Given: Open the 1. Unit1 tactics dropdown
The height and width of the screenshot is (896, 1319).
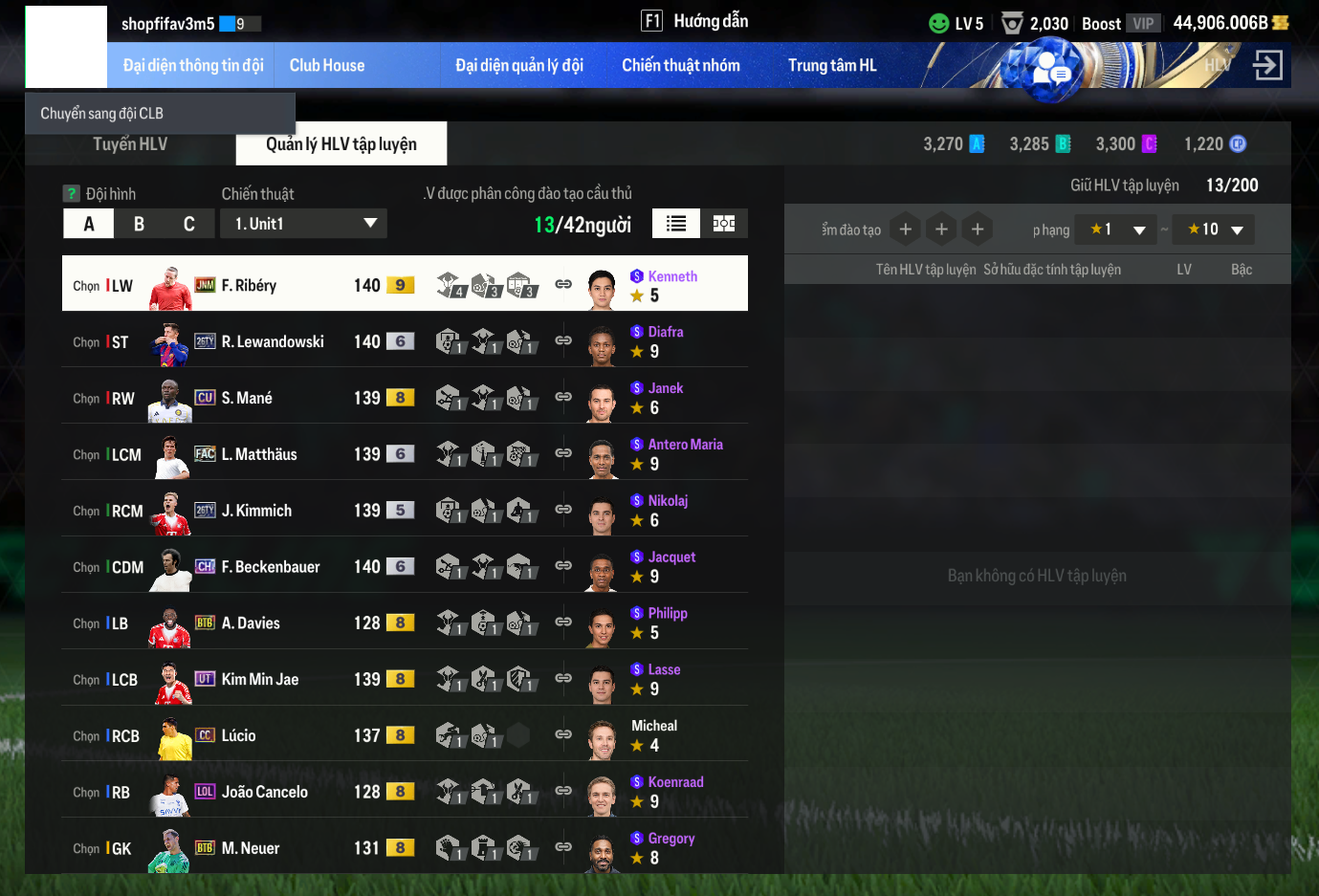Looking at the screenshot, I should tap(304, 224).
